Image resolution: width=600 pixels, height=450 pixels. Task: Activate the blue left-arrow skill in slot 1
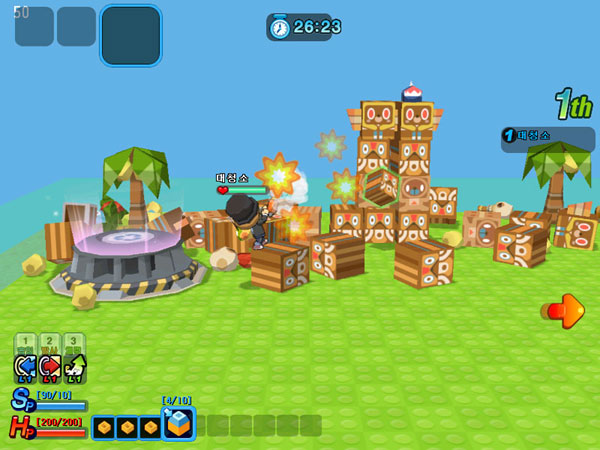tap(25, 368)
